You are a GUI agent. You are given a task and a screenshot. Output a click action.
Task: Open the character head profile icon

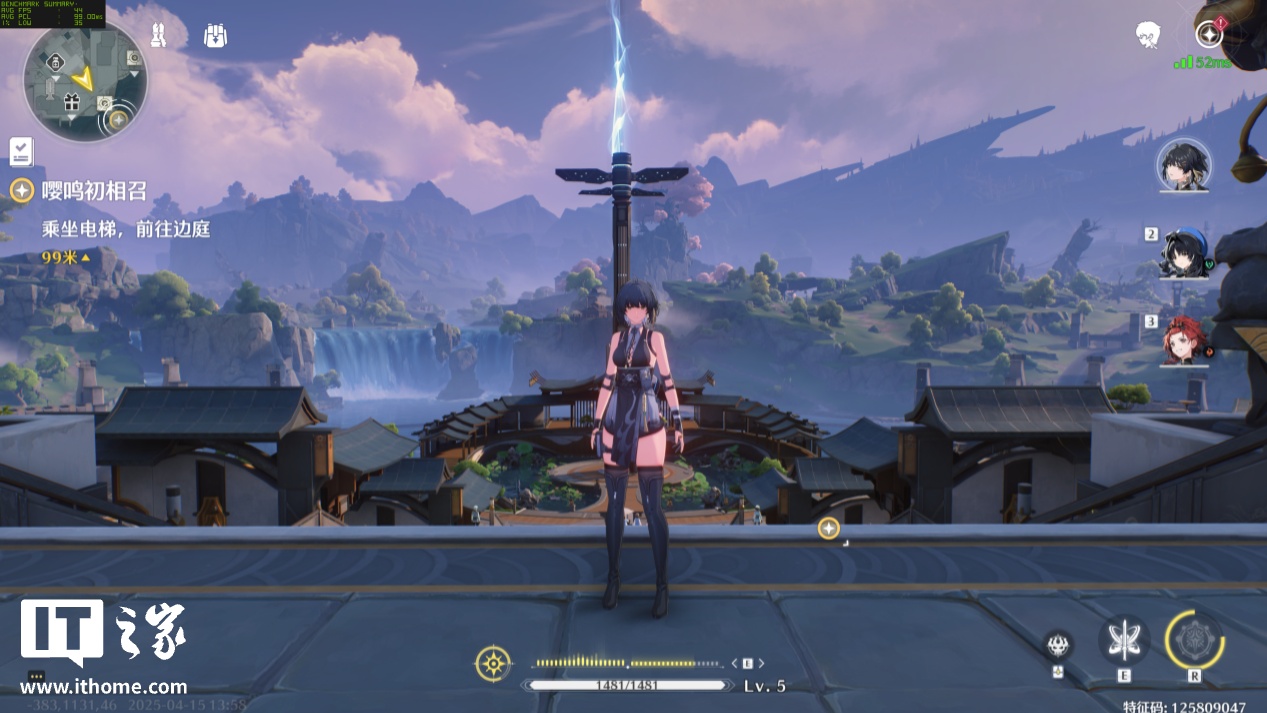point(1147,35)
